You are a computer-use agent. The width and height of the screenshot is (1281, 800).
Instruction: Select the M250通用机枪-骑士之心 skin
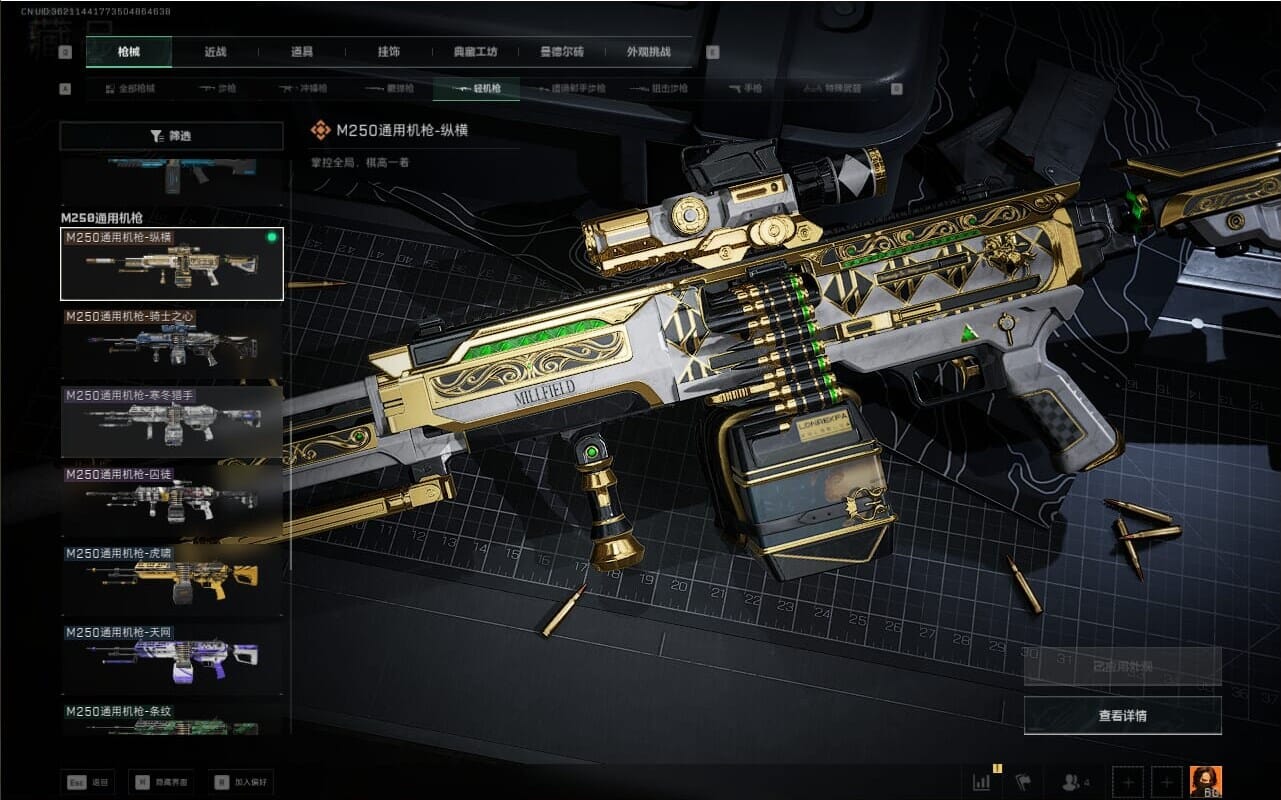172,343
